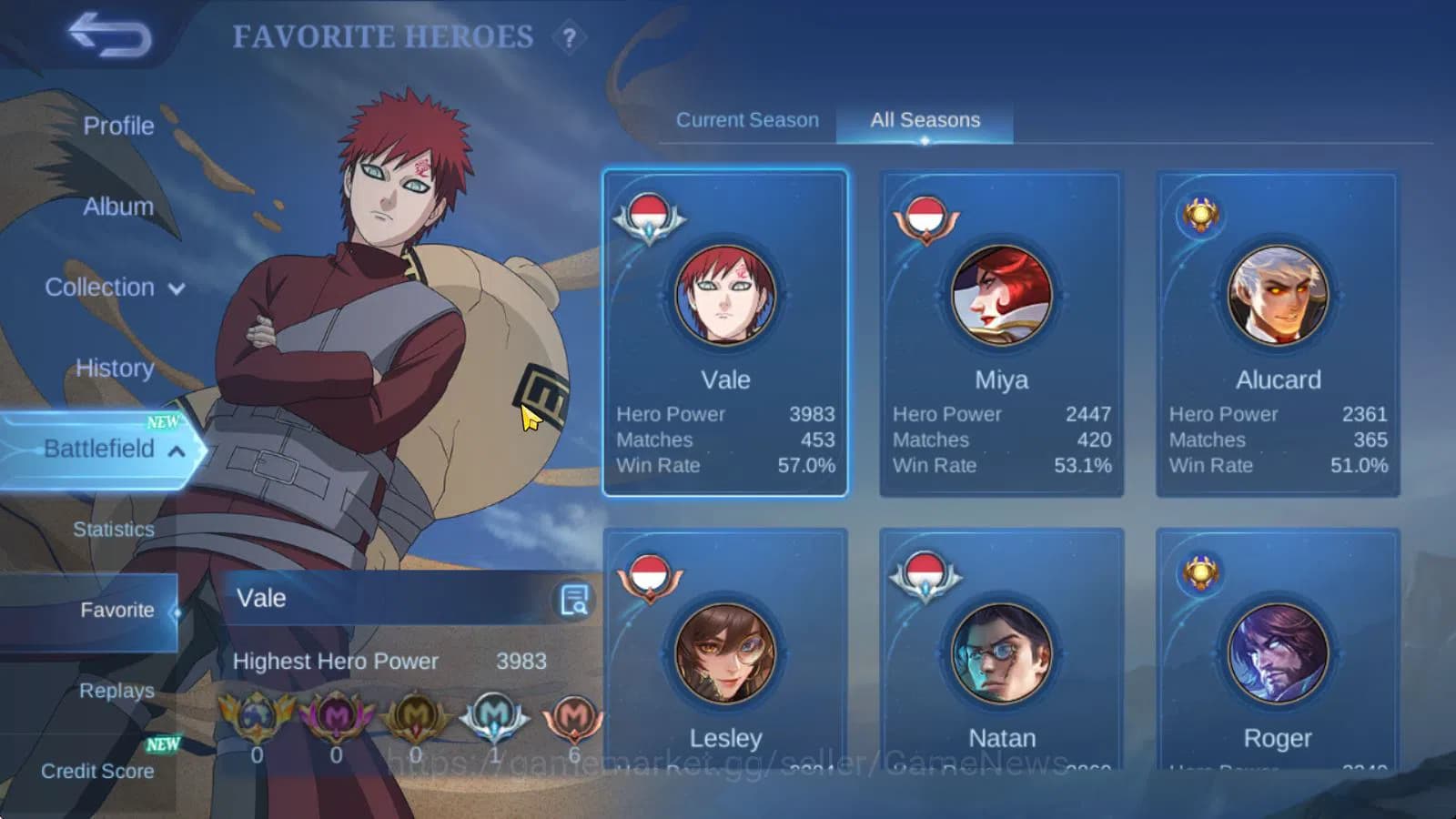
Task: Open the Replays section
Action: click(x=116, y=691)
